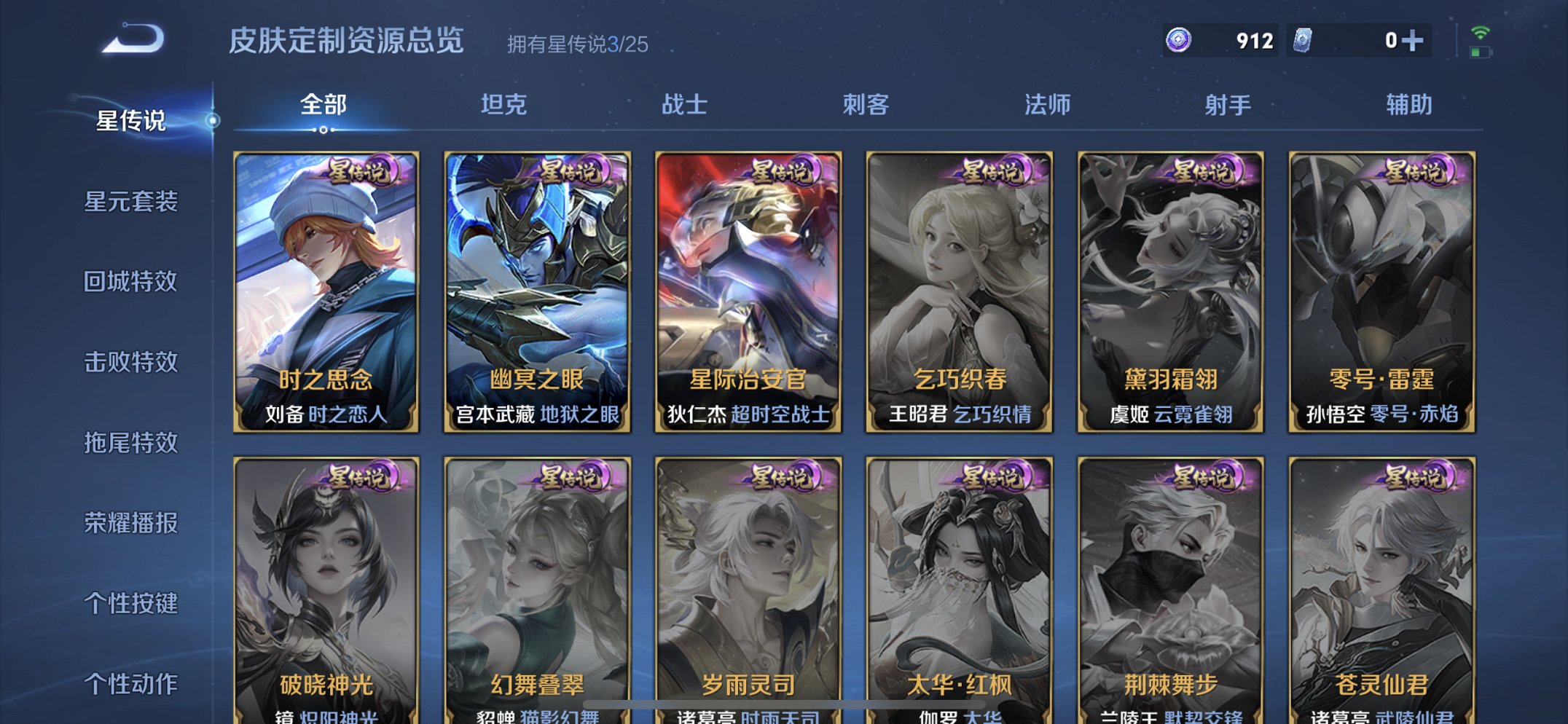Click the indicator dot under 全部 tab

[x=323, y=130]
